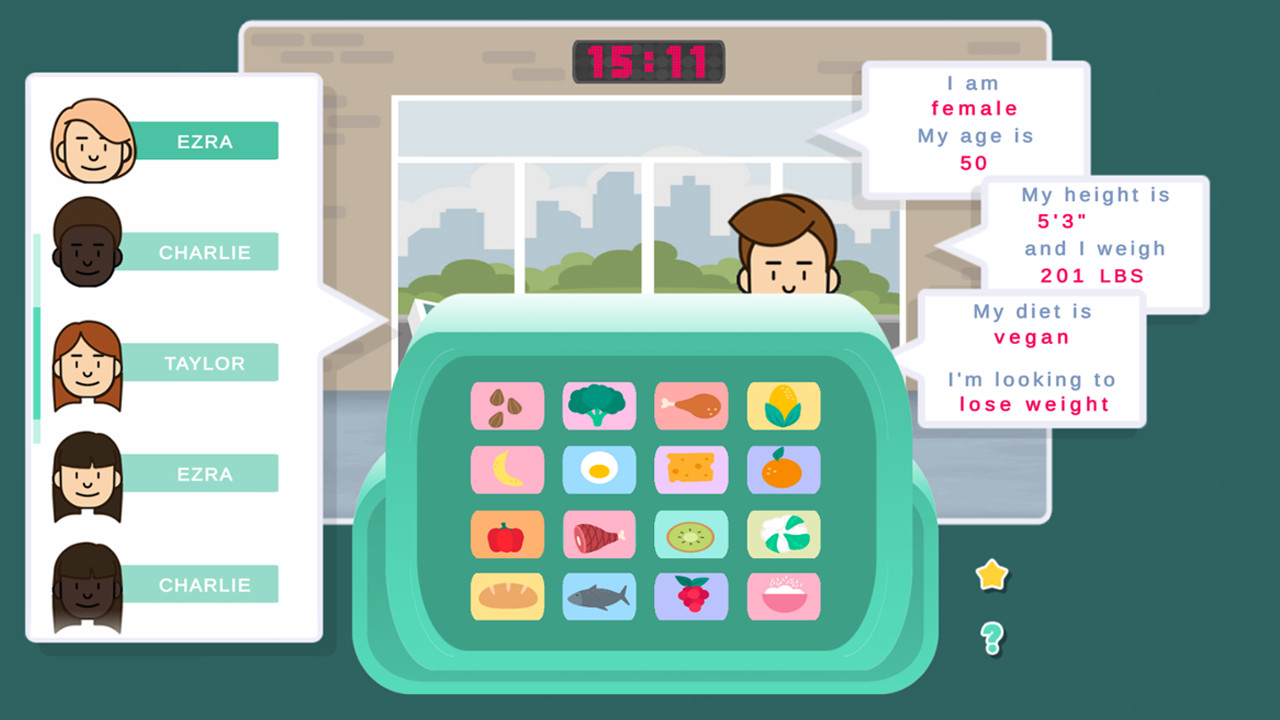Select the fish icon on the tray

[x=599, y=597]
